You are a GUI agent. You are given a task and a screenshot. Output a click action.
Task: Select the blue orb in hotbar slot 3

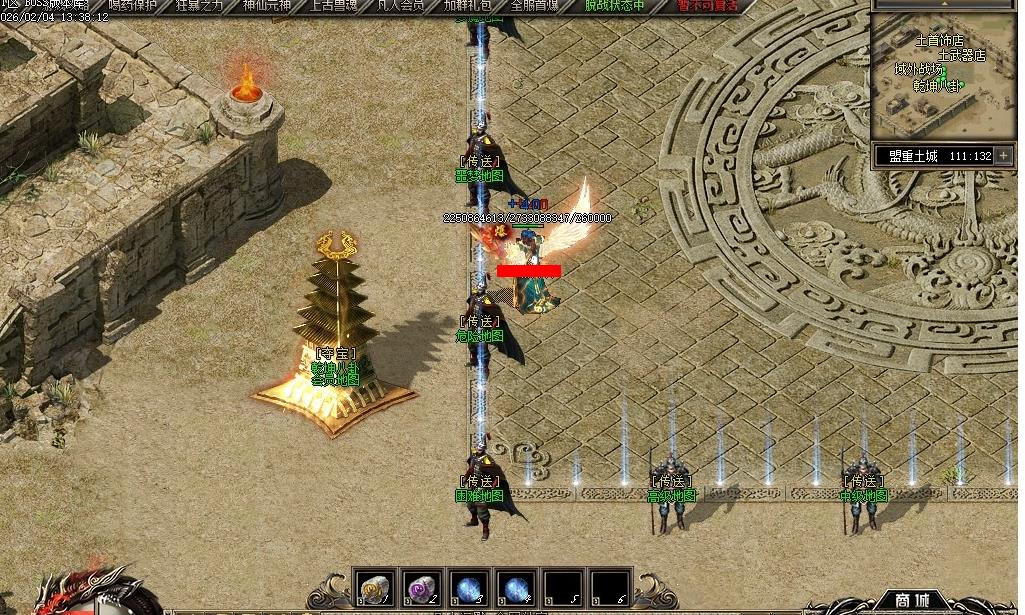(x=469, y=587)
